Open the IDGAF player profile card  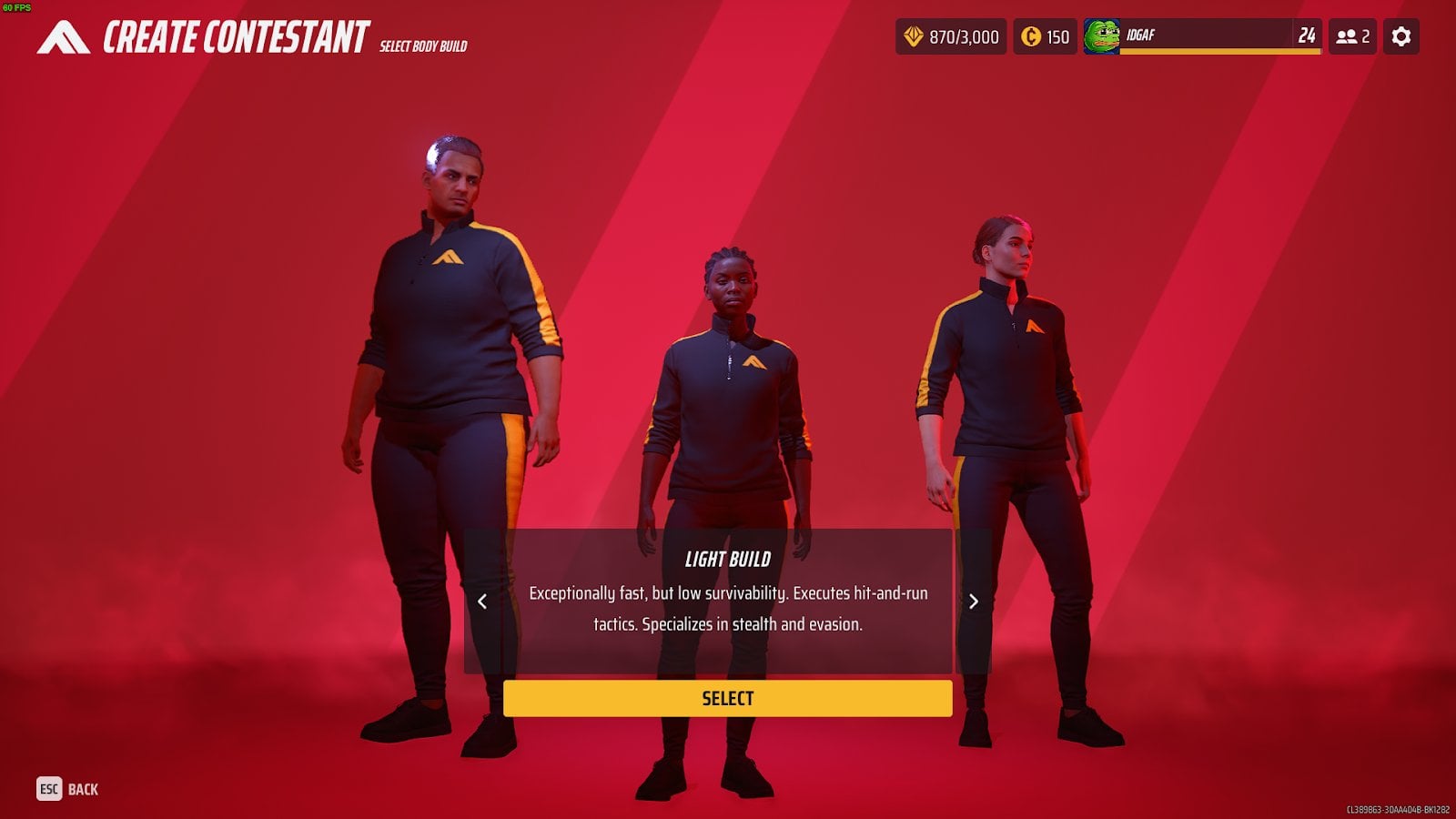click(1201, 36)
